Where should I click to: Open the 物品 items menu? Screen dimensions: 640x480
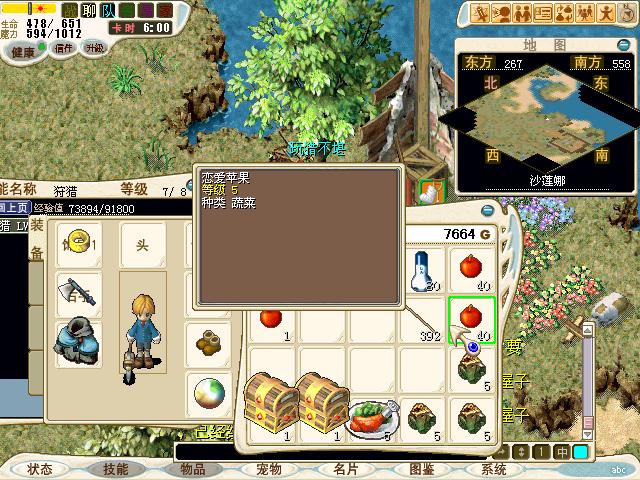192,468
